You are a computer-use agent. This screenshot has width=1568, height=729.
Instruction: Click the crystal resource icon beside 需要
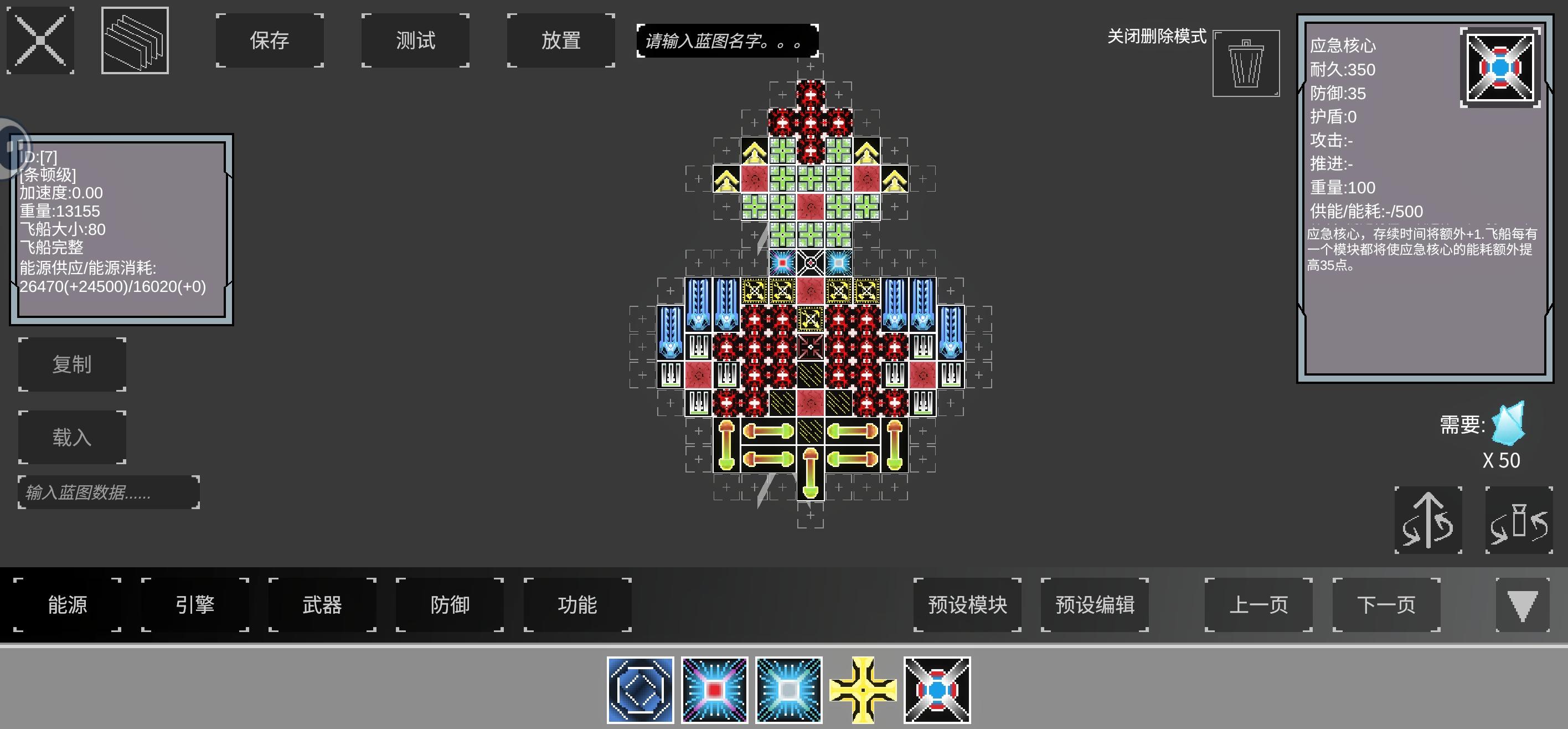[x=1508, y=424]
